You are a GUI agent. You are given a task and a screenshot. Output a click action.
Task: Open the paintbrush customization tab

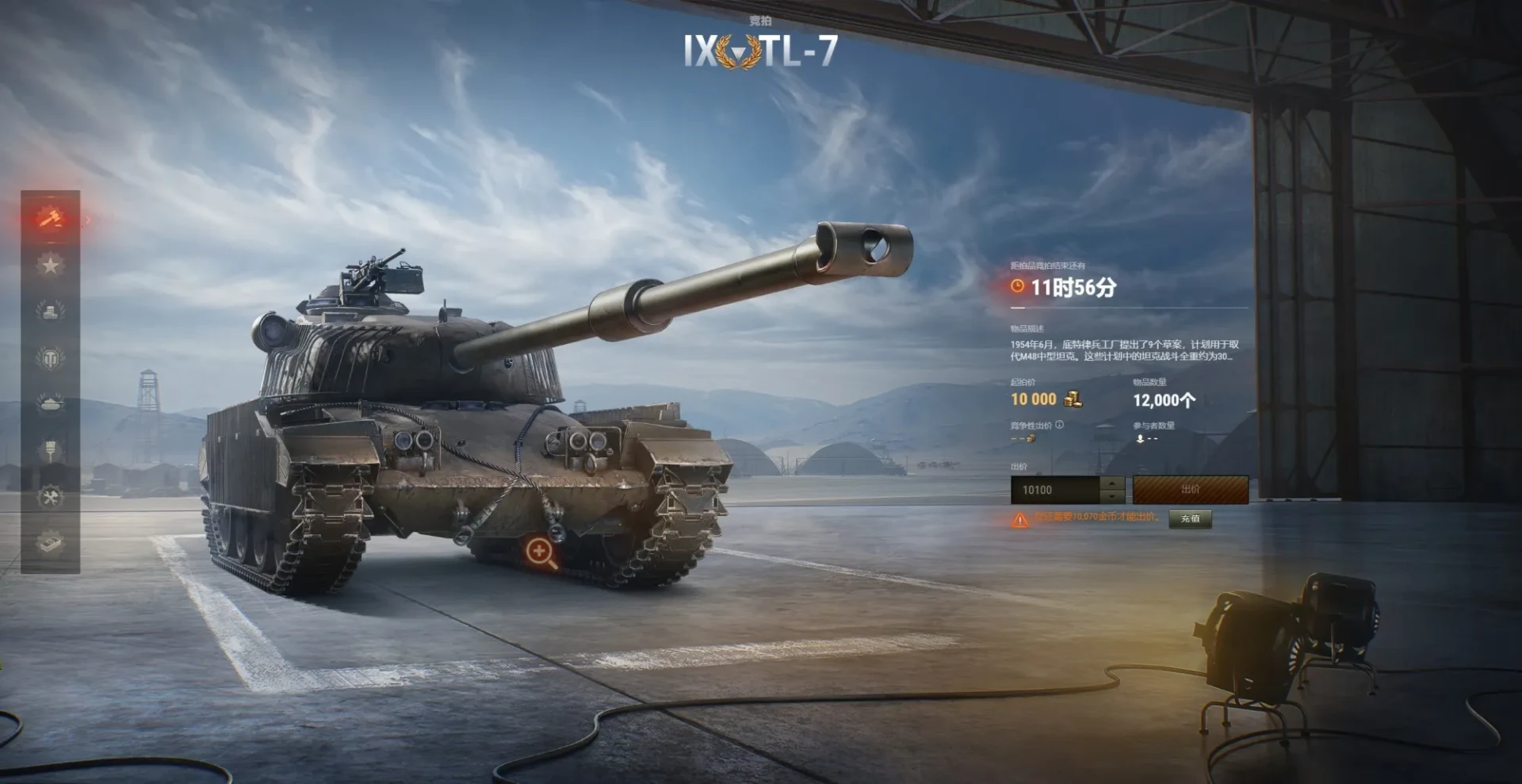[51, 451]
